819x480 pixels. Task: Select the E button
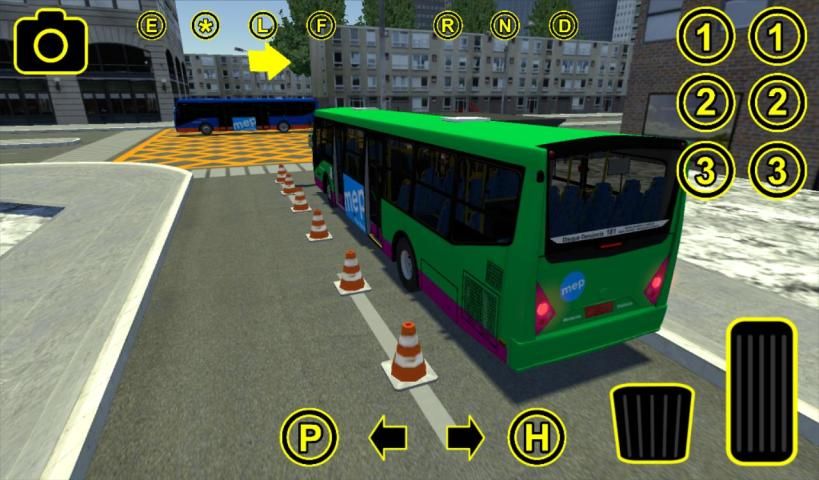click(152, 25)
